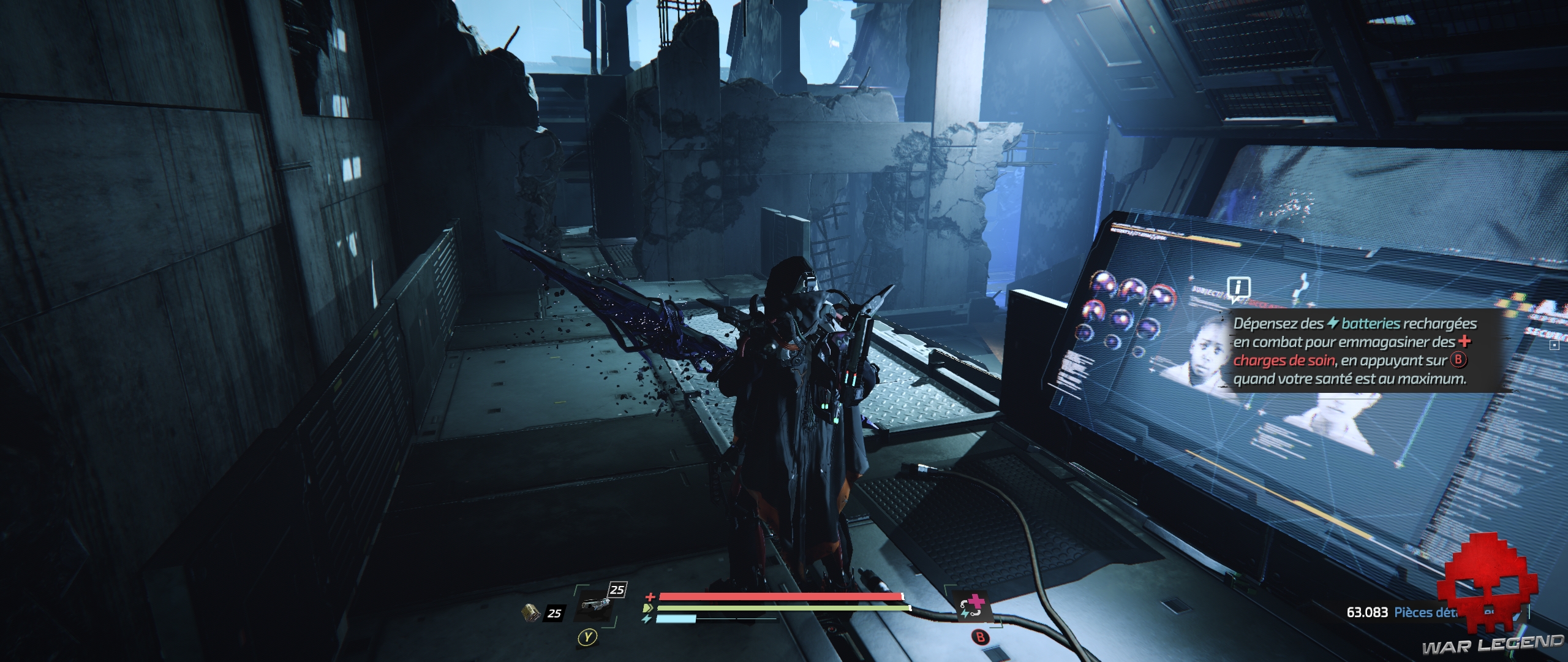
Task: Click the yellow stamina chevron icon
Action: click(x=648, y=607)
